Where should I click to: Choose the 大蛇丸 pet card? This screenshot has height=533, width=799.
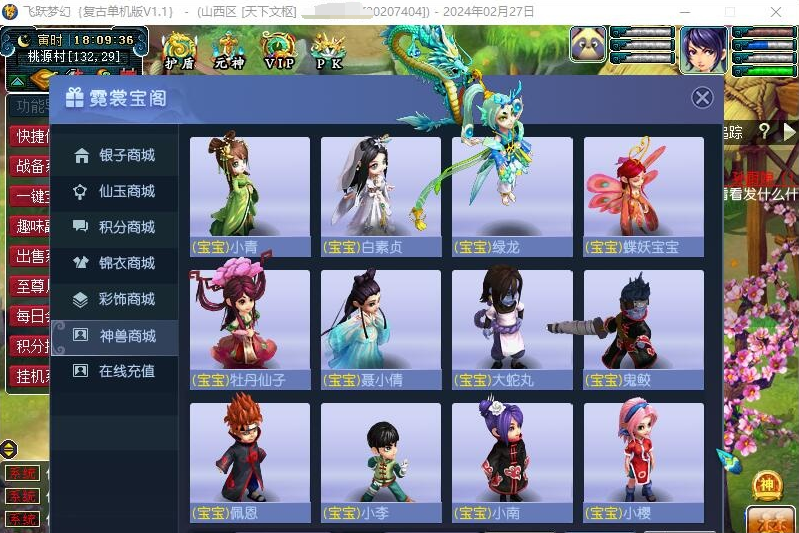point(512,329)
